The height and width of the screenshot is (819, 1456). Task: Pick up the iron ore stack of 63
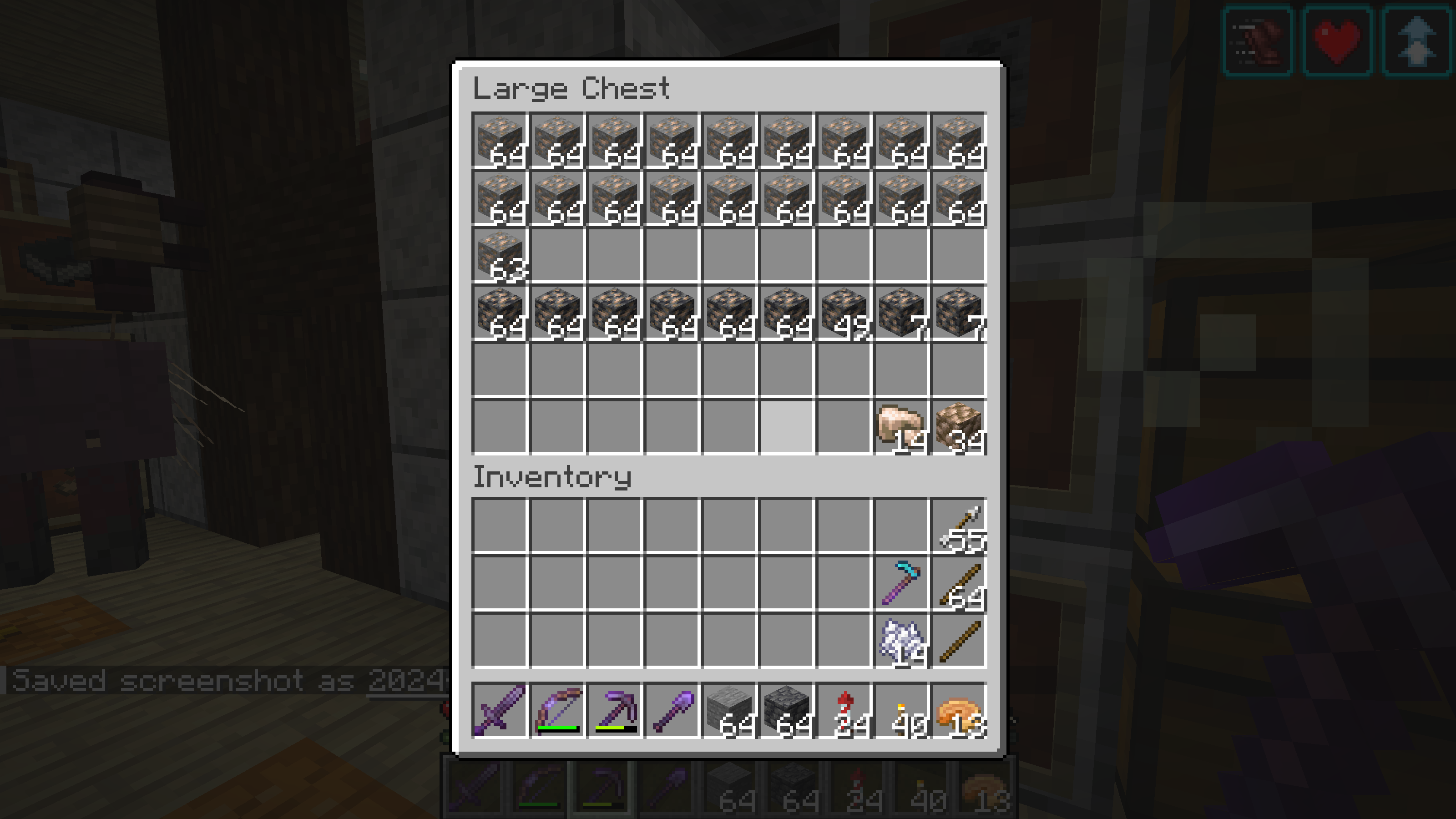[x=500, y=255]
